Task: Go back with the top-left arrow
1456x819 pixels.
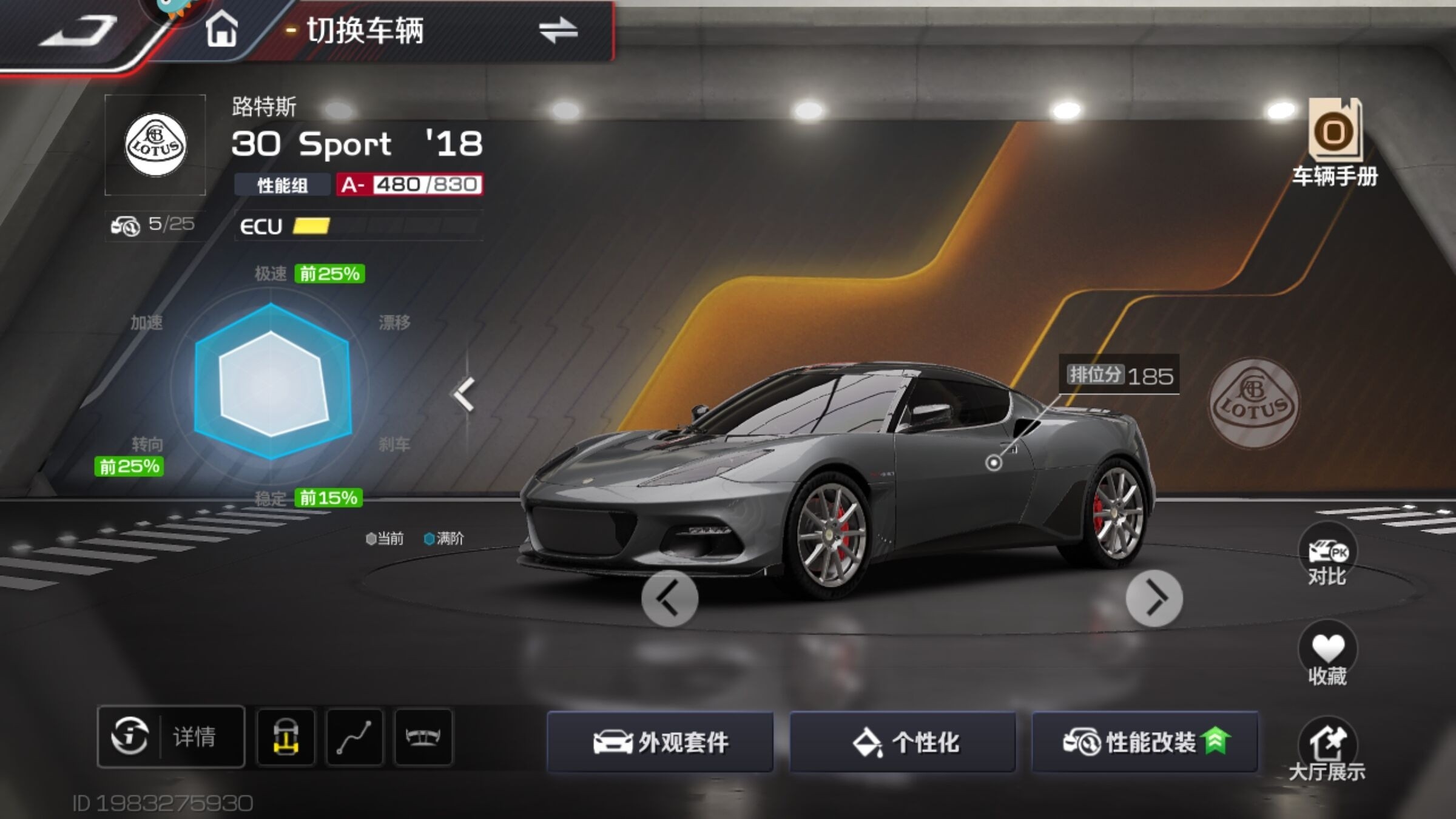Action: coord(78,32)
